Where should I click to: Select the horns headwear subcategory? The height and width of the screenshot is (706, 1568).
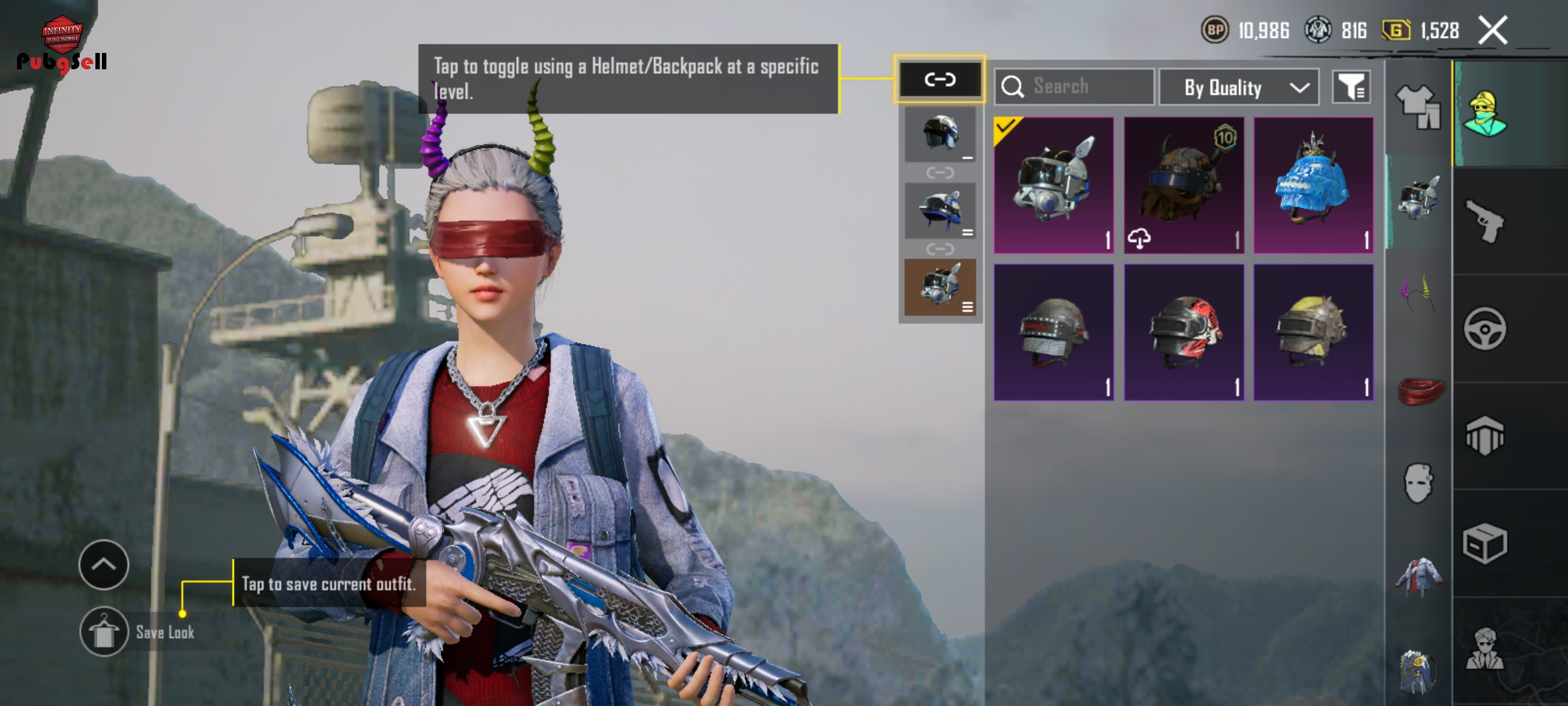(1418, 294)
